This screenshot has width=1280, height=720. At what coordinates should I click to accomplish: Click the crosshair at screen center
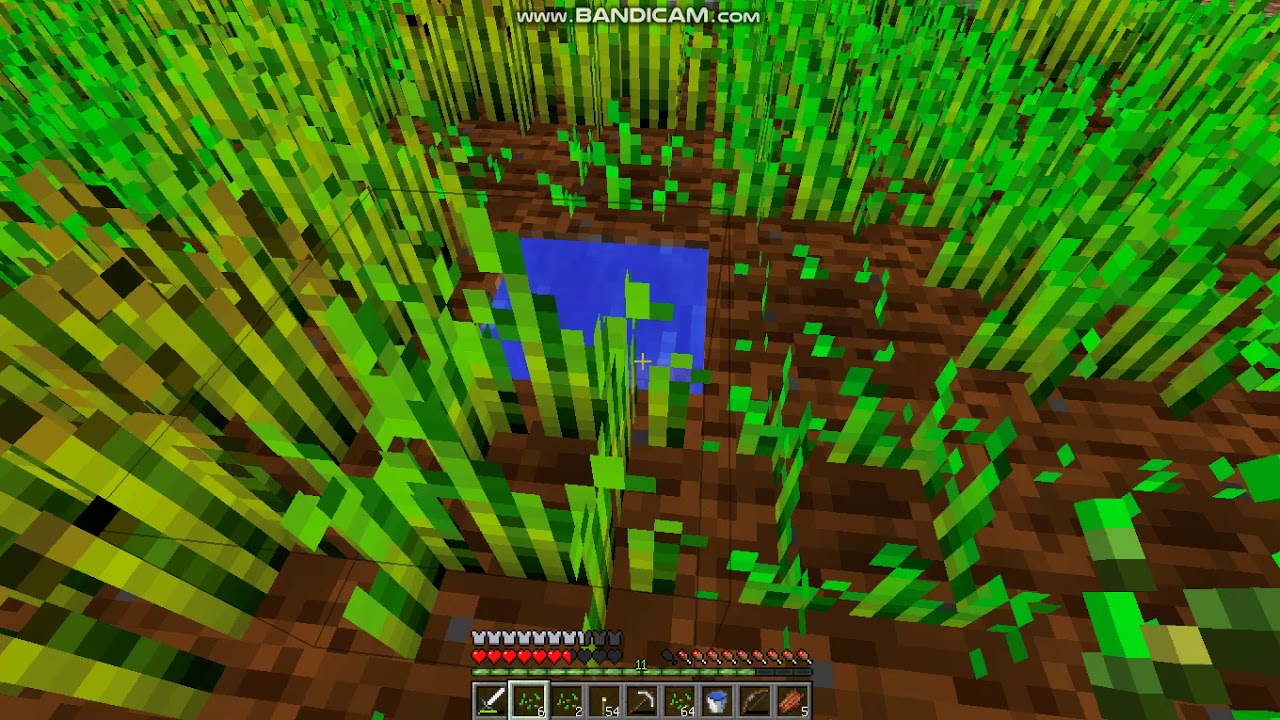click(x=642, y=360)
